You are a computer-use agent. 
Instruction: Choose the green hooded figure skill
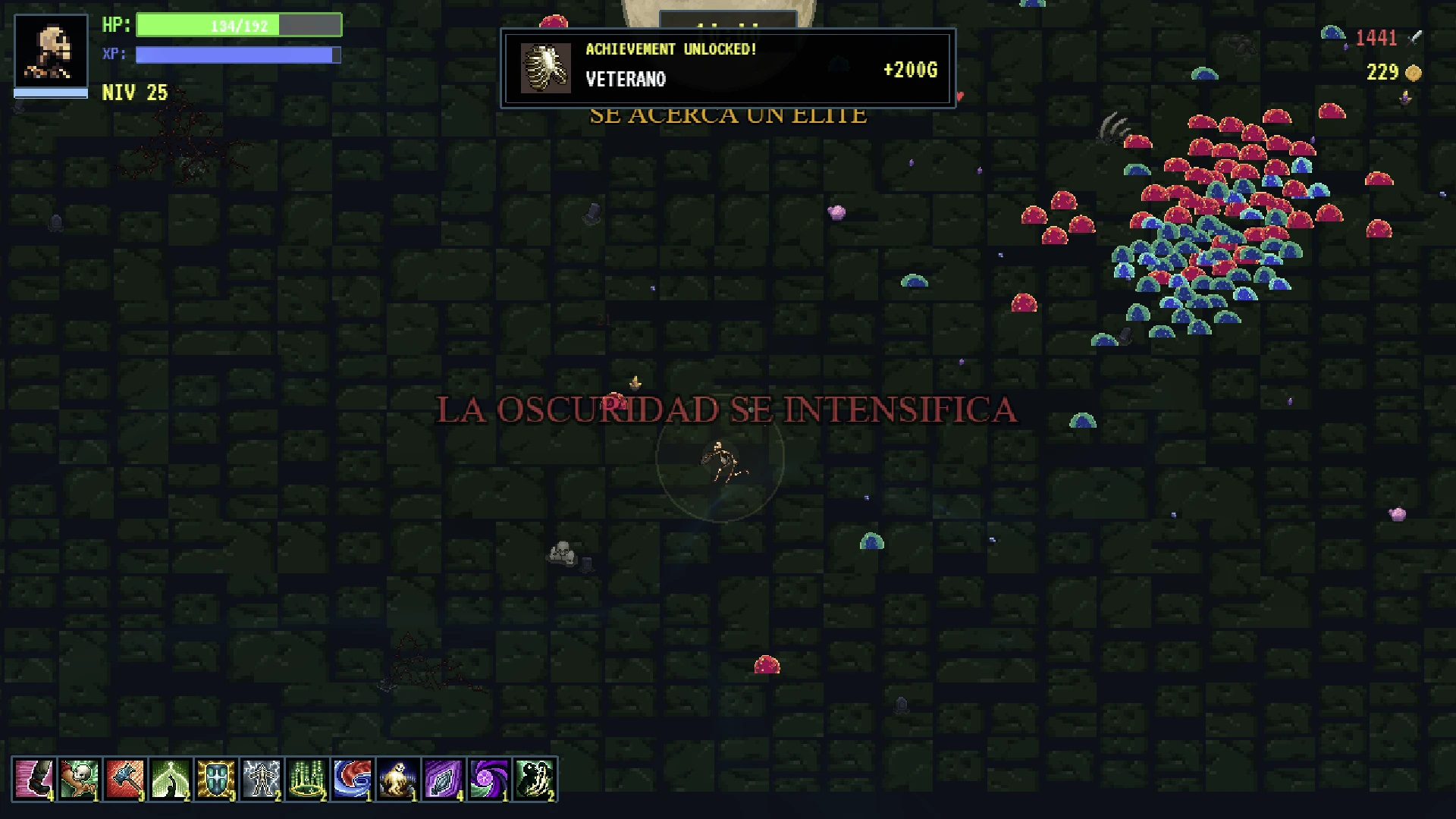[x=170, y=779]
